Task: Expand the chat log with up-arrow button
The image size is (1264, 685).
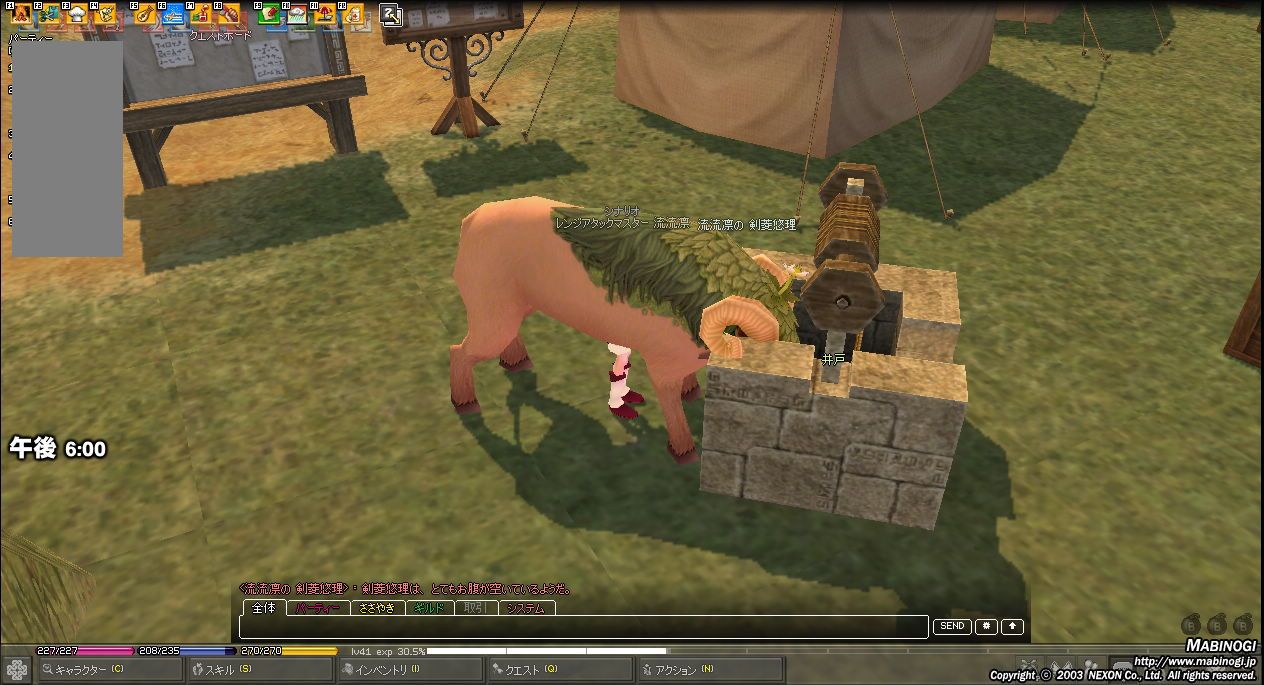Action: point(1012,626)
